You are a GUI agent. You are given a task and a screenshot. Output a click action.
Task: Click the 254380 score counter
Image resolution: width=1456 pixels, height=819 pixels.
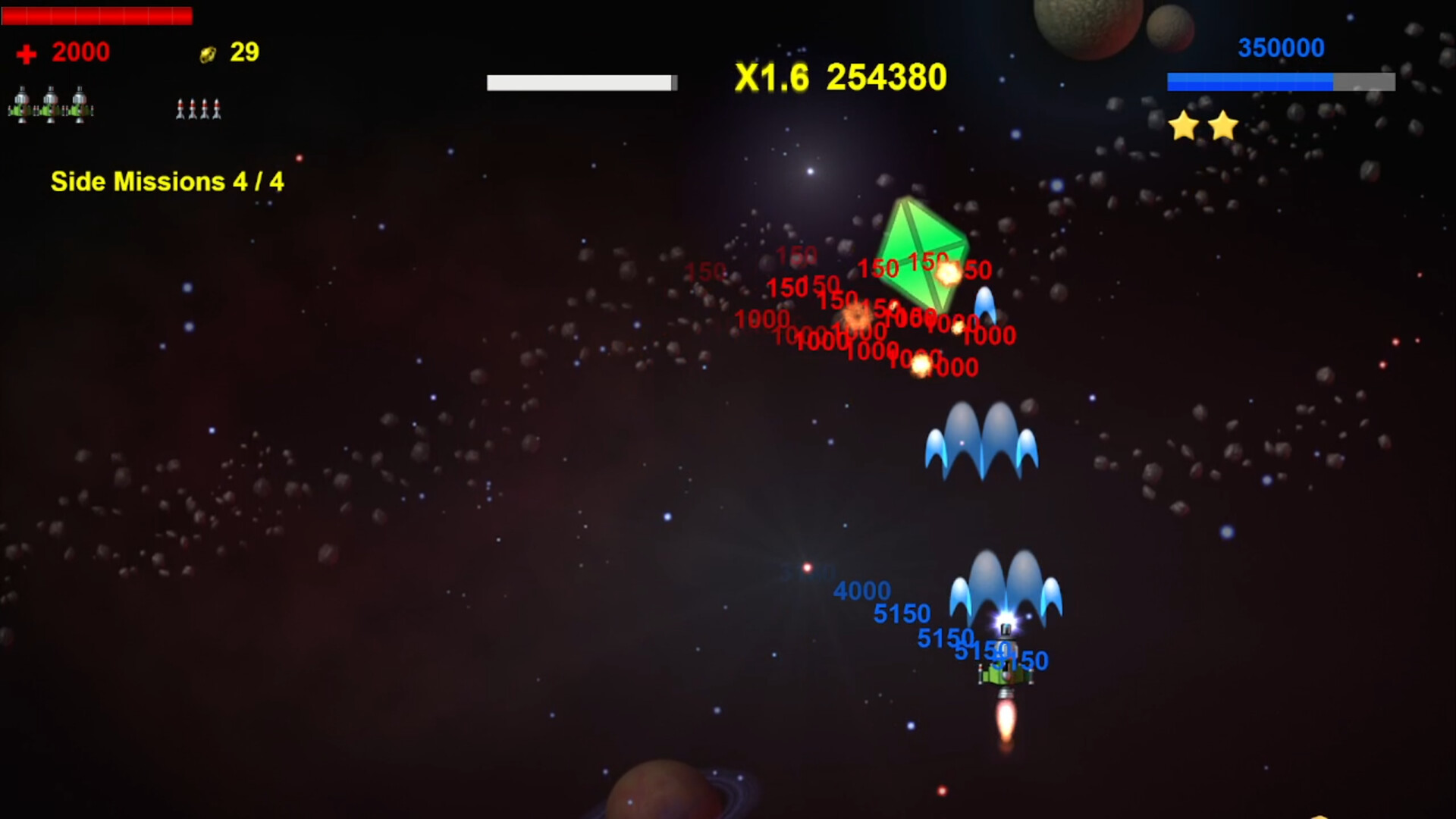pos(886,77)
